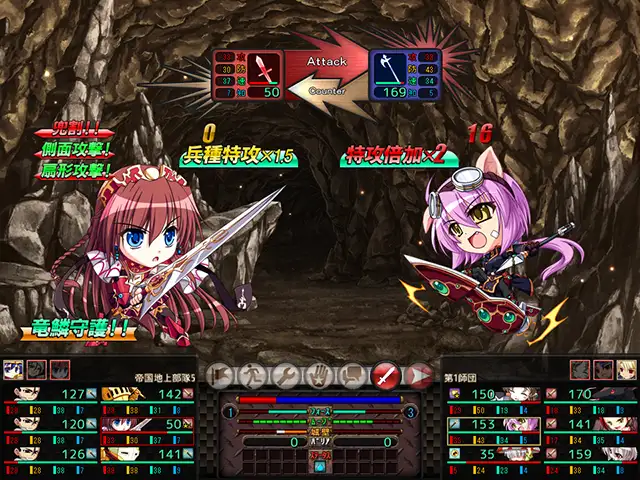This screenshot has height=480, width=640.
Task: Open the wrench settings button
Action: coord(284,375)
